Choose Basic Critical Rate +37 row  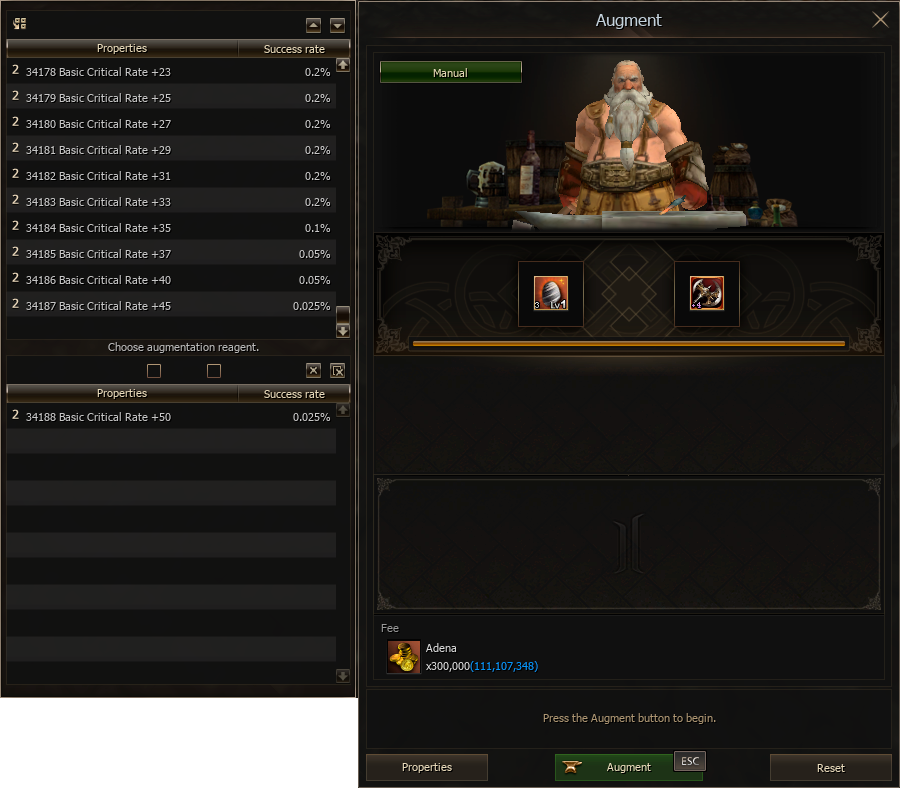point(170,254)
